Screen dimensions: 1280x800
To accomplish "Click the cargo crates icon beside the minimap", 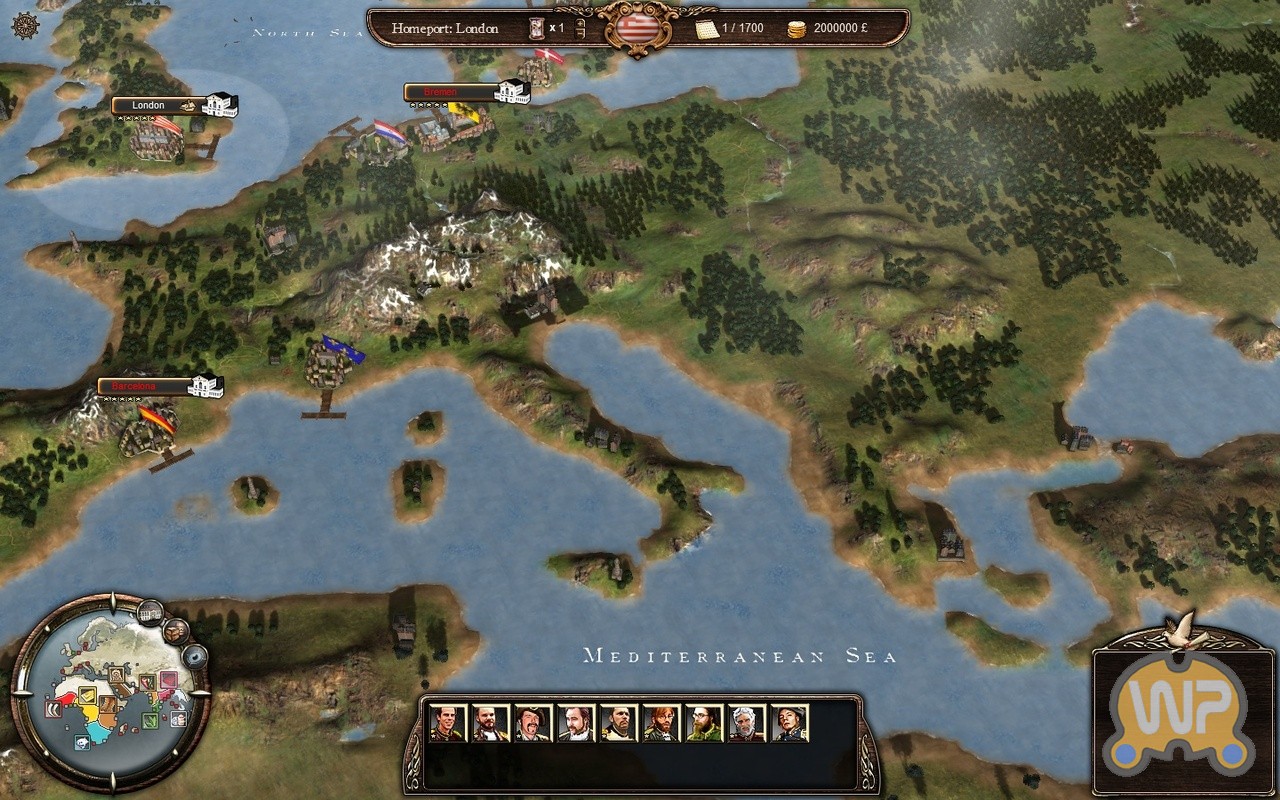I will coord(176,631).
